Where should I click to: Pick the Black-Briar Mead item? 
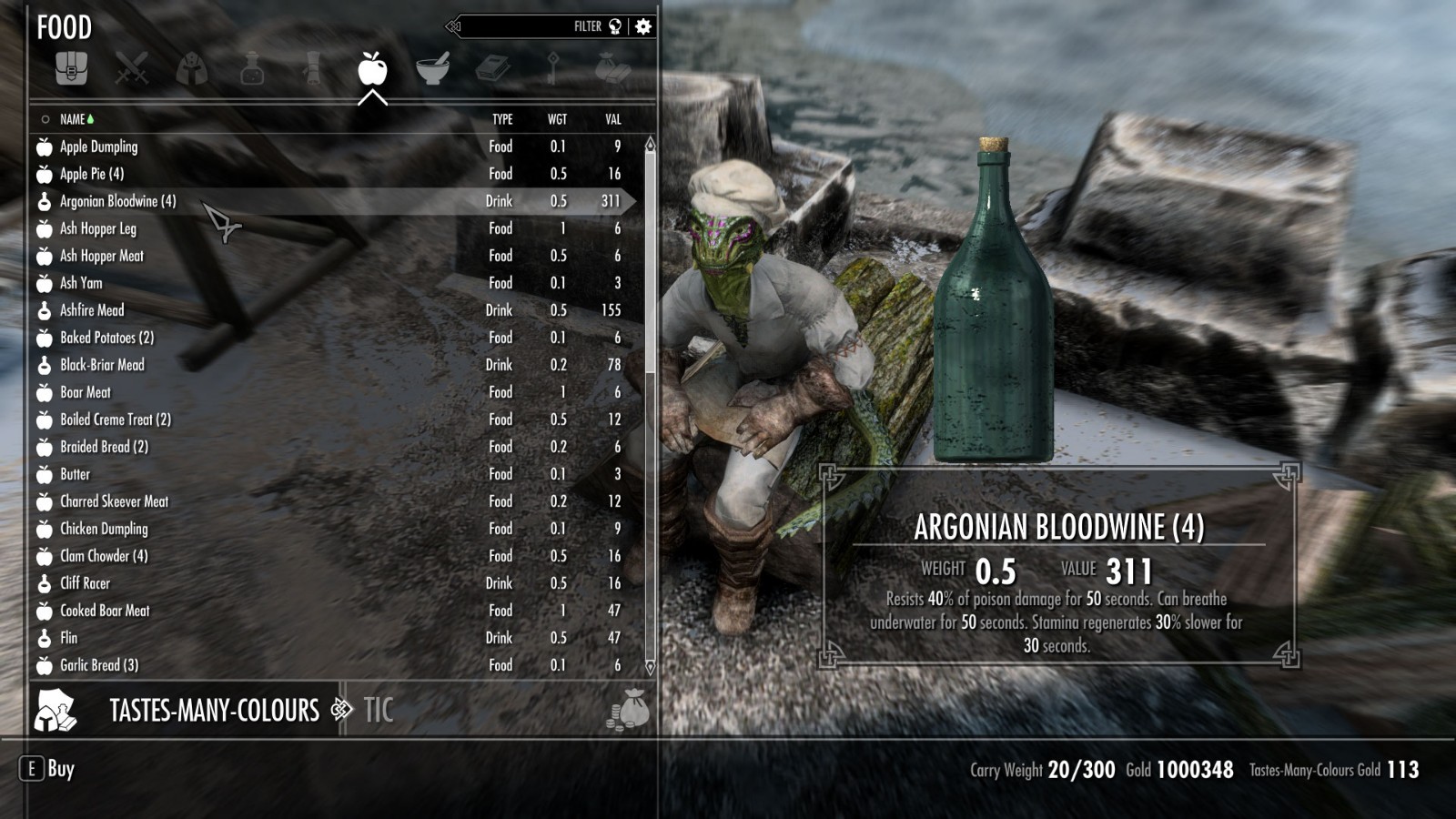pyautogui.click(x=102, y=365)
